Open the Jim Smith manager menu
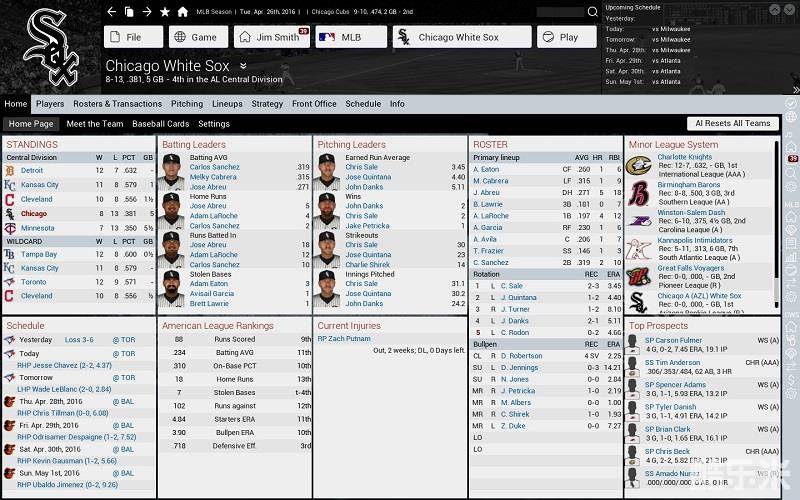The width and height of the screenshot is (800, 500). pos(271,37)
